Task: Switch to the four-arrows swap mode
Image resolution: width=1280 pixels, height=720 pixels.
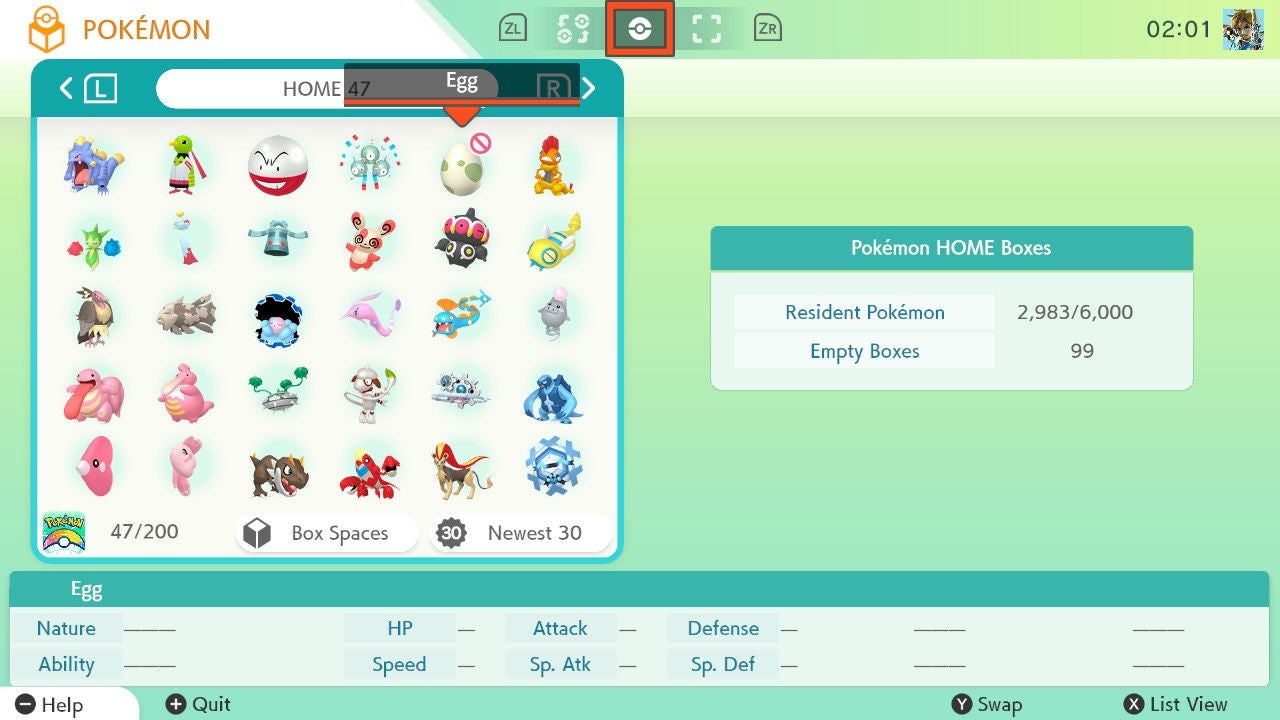Action: pos(573,29)
